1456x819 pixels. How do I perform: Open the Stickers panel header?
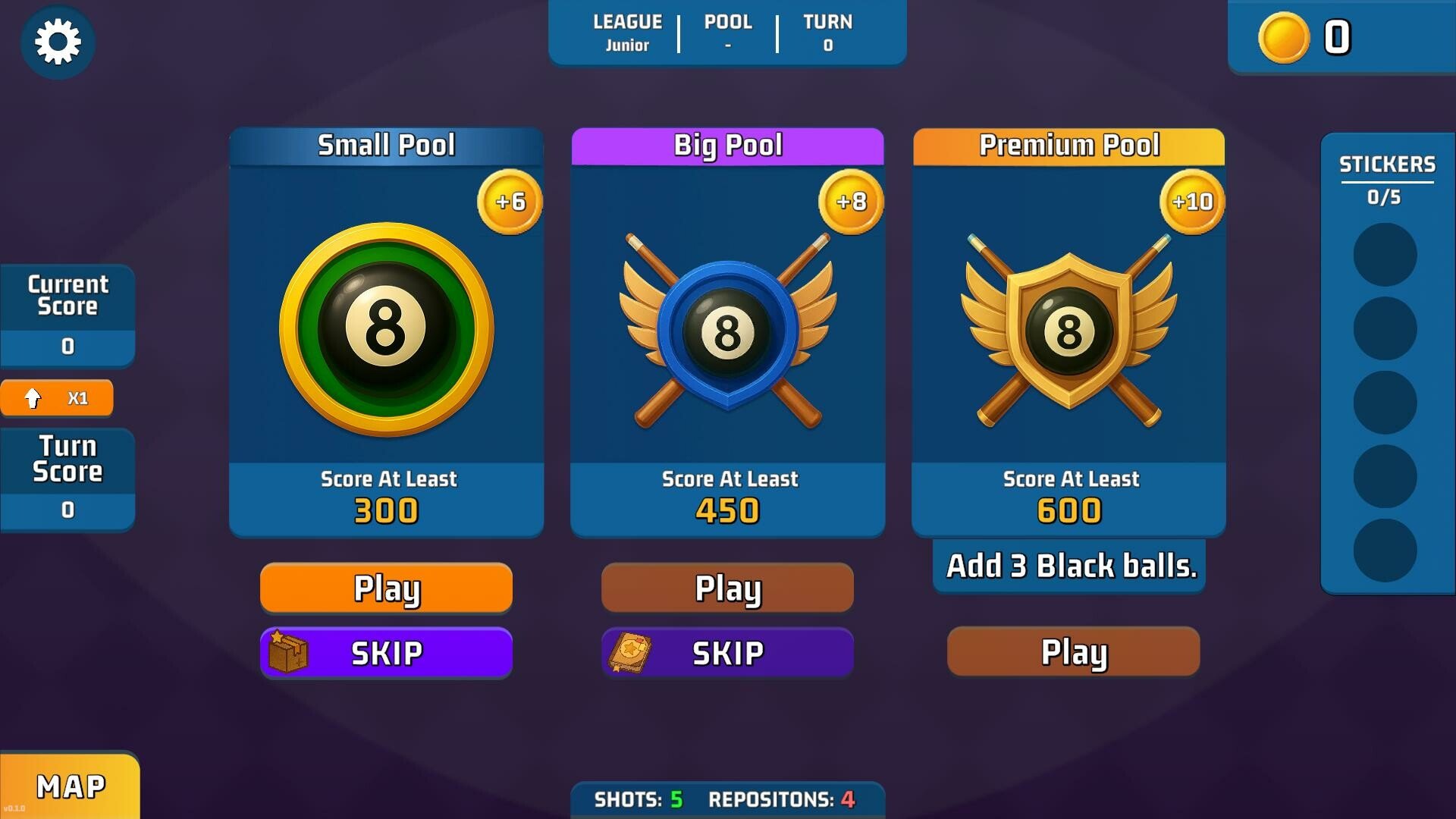pyautogui.click(x=1386, y=165)
